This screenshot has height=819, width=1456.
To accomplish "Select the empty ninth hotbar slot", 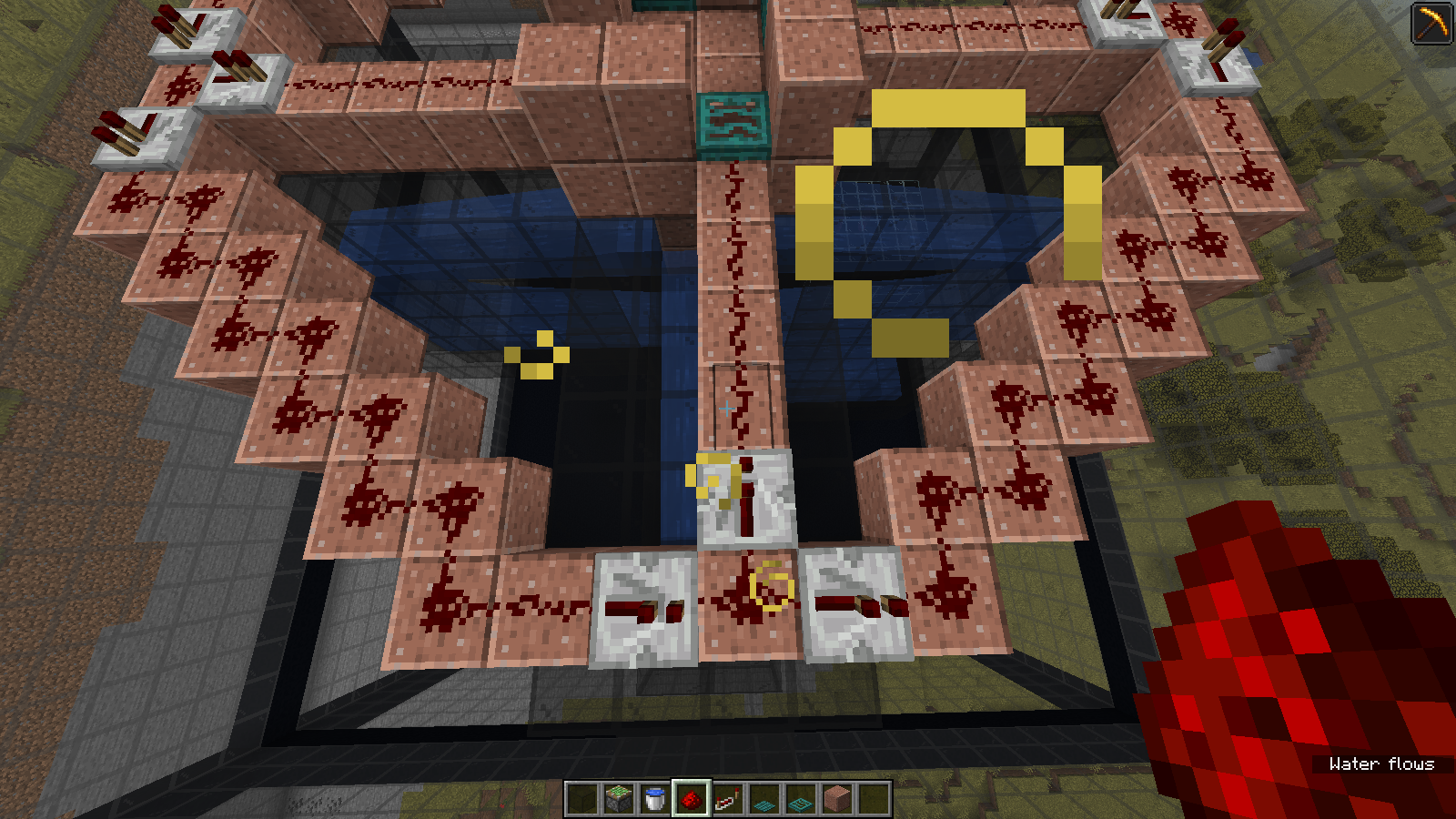I will [x=873, y=799].
